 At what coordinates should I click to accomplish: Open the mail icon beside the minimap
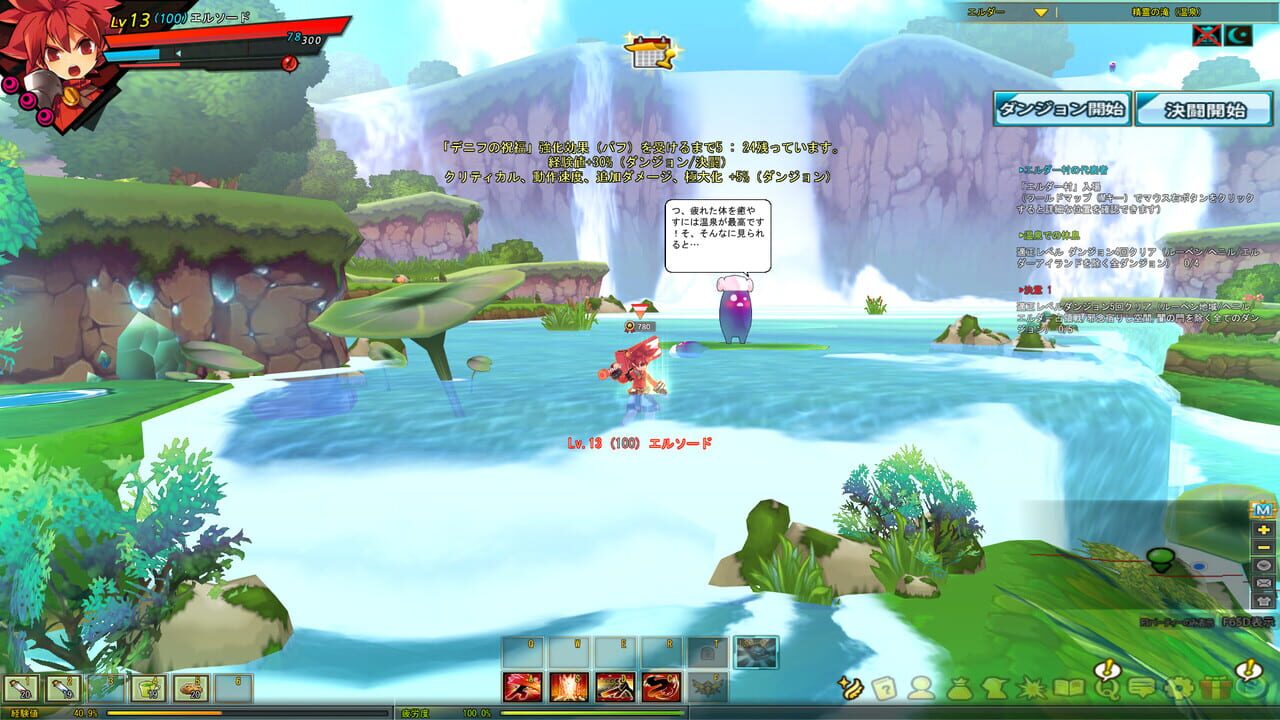1263,582
